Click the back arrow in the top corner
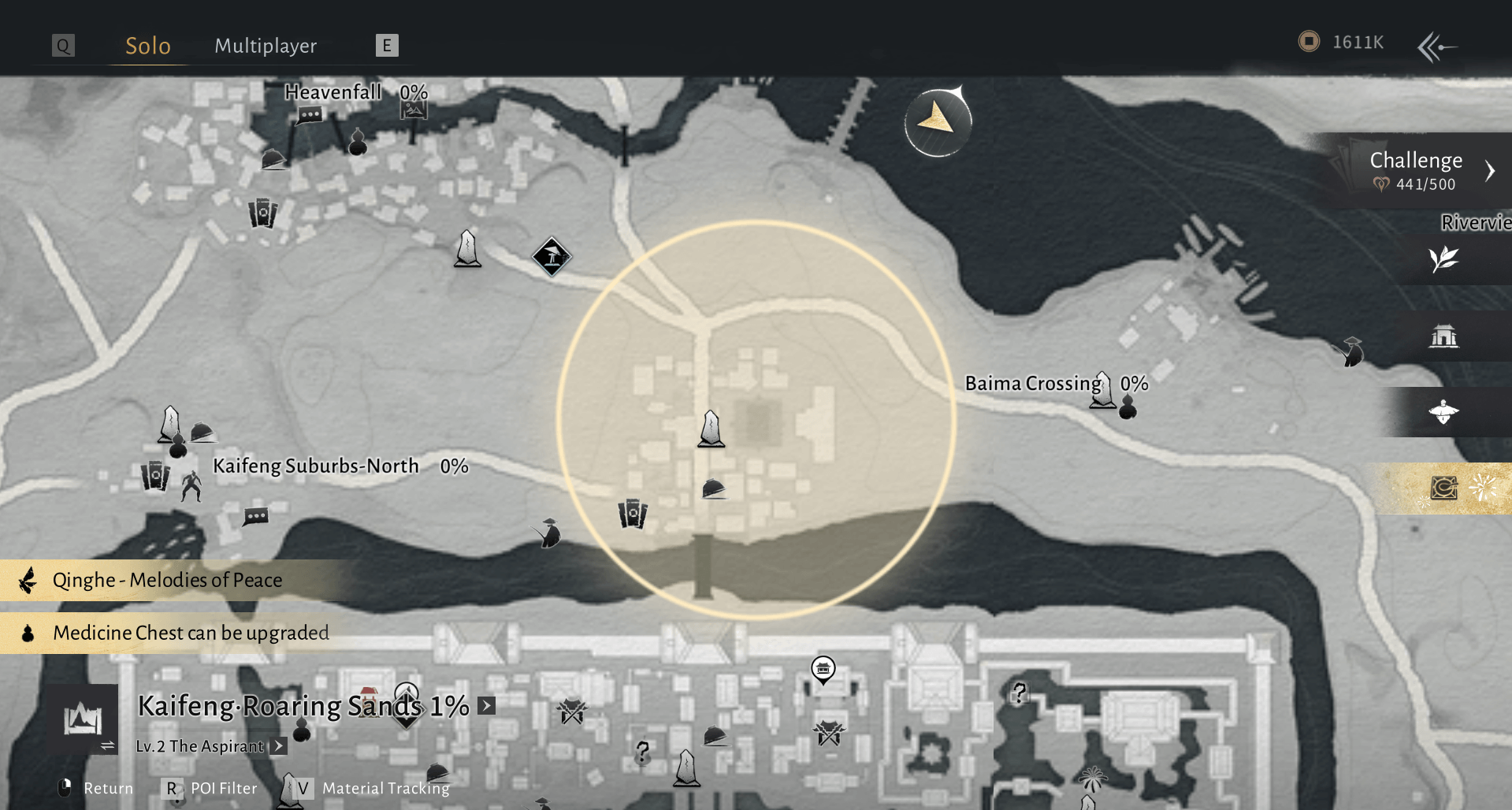Viewport: 1512px width, 810px height. 1437,46
